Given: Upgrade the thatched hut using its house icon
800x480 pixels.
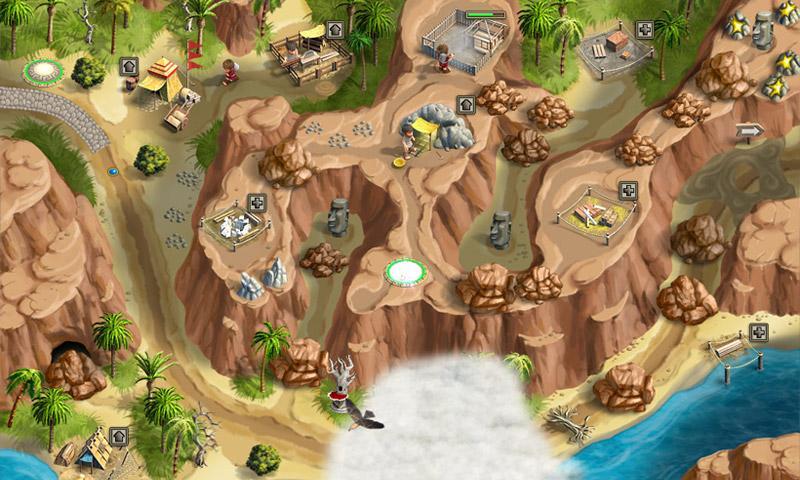Looking at the screenshot, I should (x=118, y=436).
